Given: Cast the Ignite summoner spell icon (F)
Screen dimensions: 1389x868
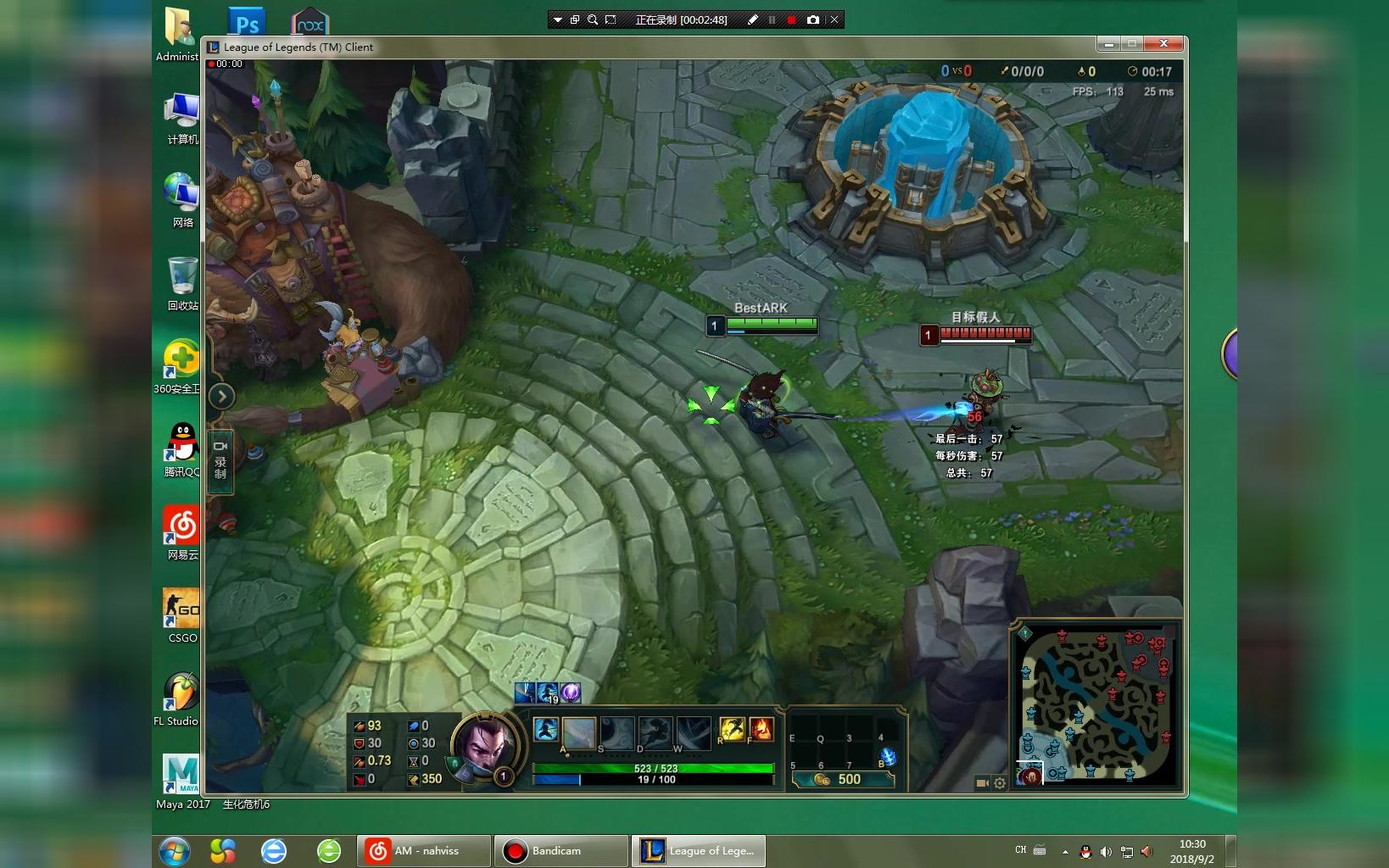Looking at the screenshot, I should point(760,729).
